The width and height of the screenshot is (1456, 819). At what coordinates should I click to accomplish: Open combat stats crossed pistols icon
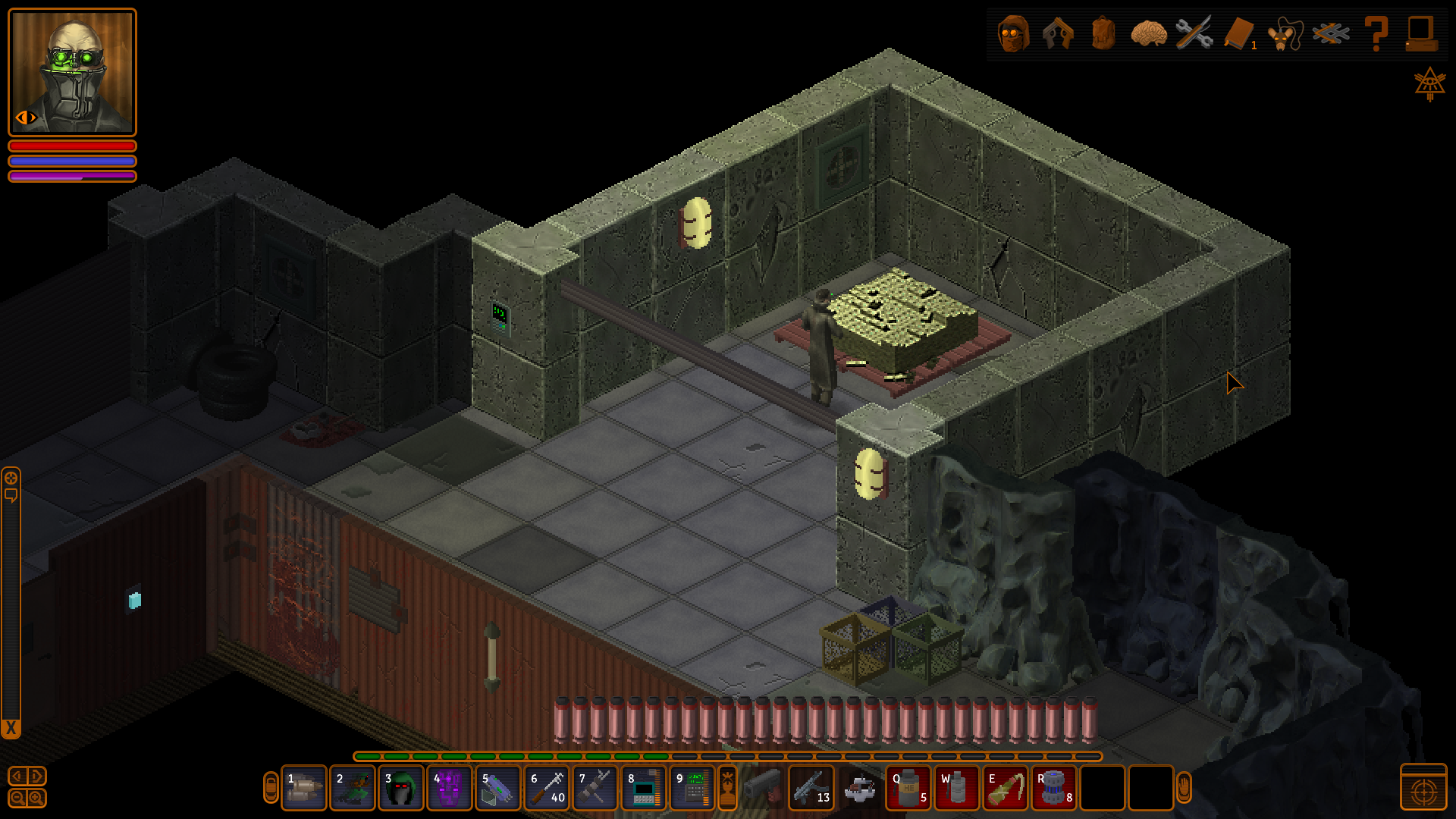pos(1331,33)
